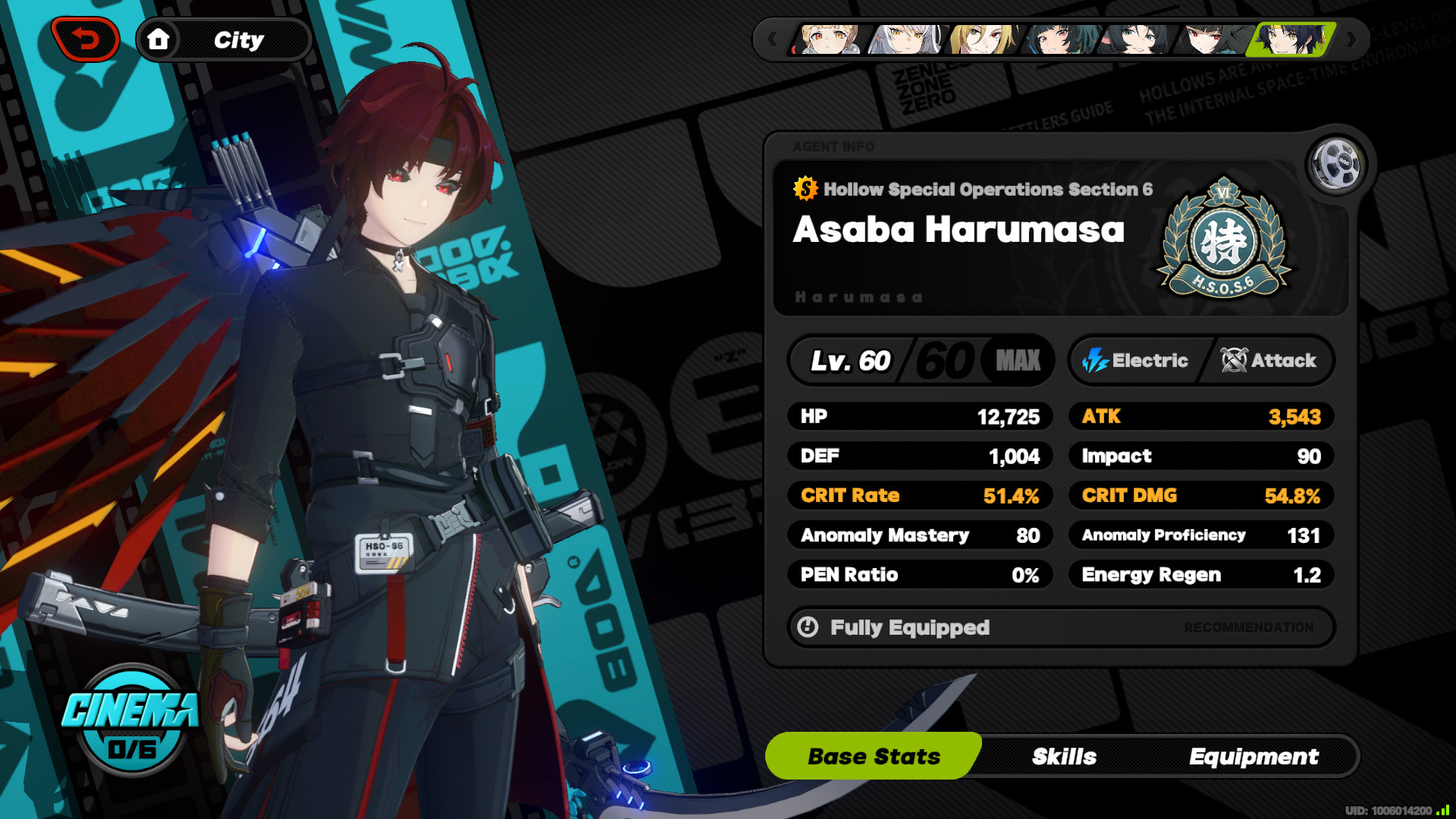This screenshot has width=1456, height=819.
Task: Open the Equipment tab
Action: (x=1255, y=756)
